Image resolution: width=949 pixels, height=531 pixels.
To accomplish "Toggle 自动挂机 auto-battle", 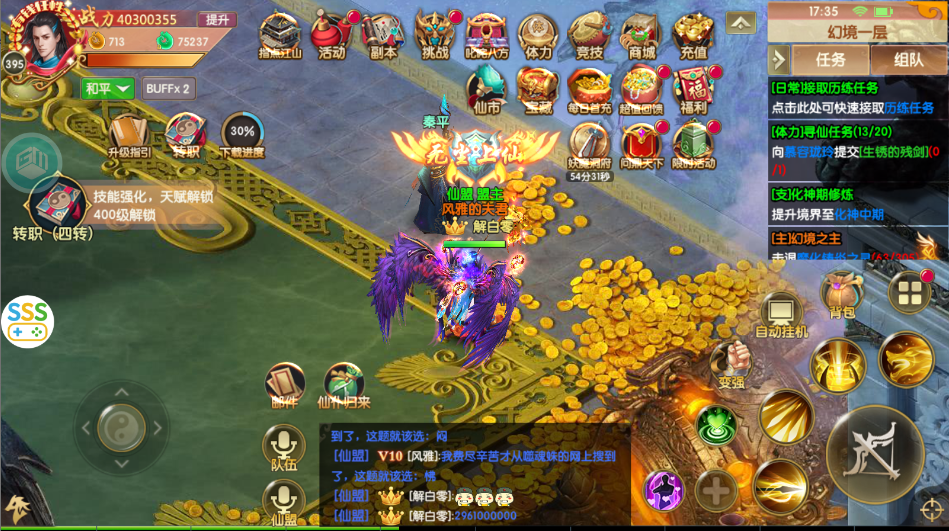I will [x=781, y=313].
